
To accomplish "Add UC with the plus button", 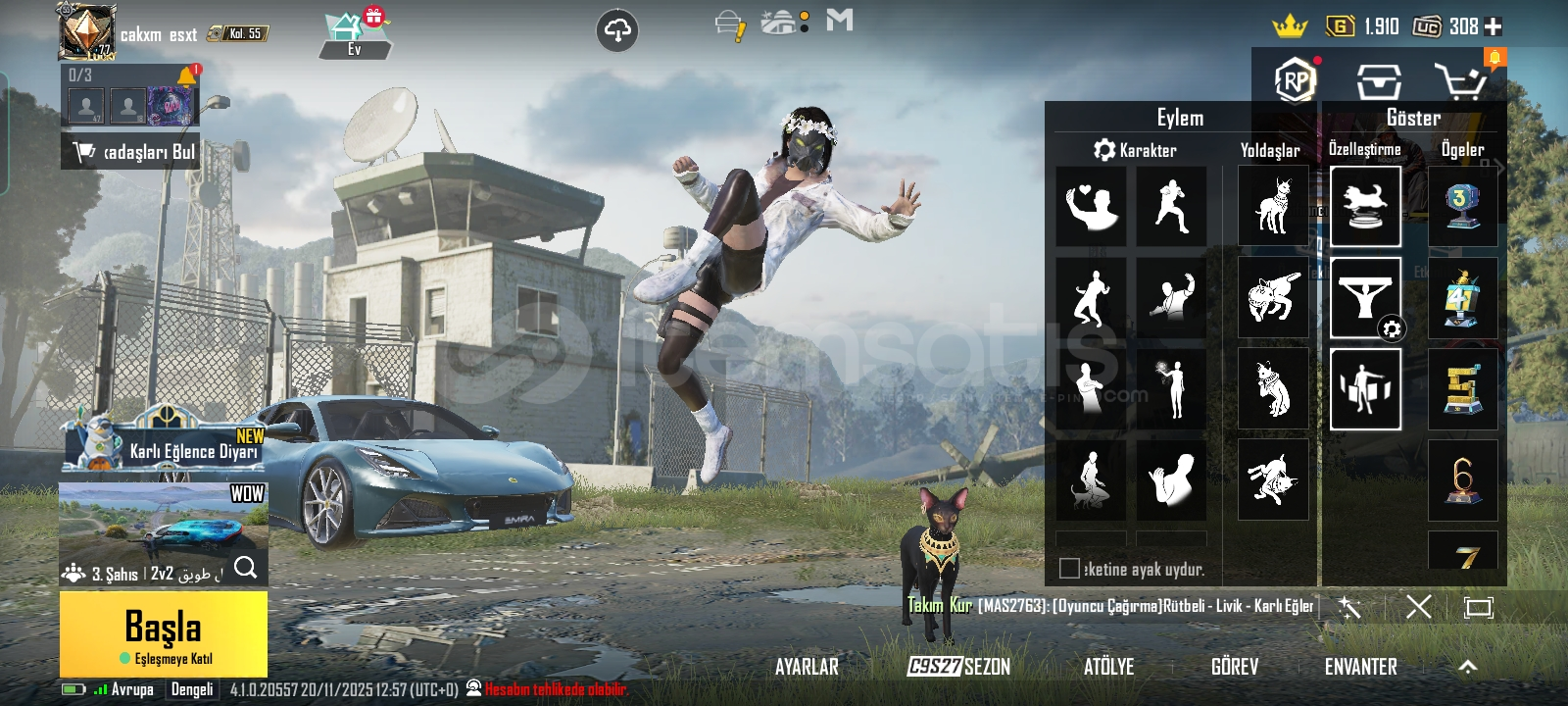I will point(1494,26).
